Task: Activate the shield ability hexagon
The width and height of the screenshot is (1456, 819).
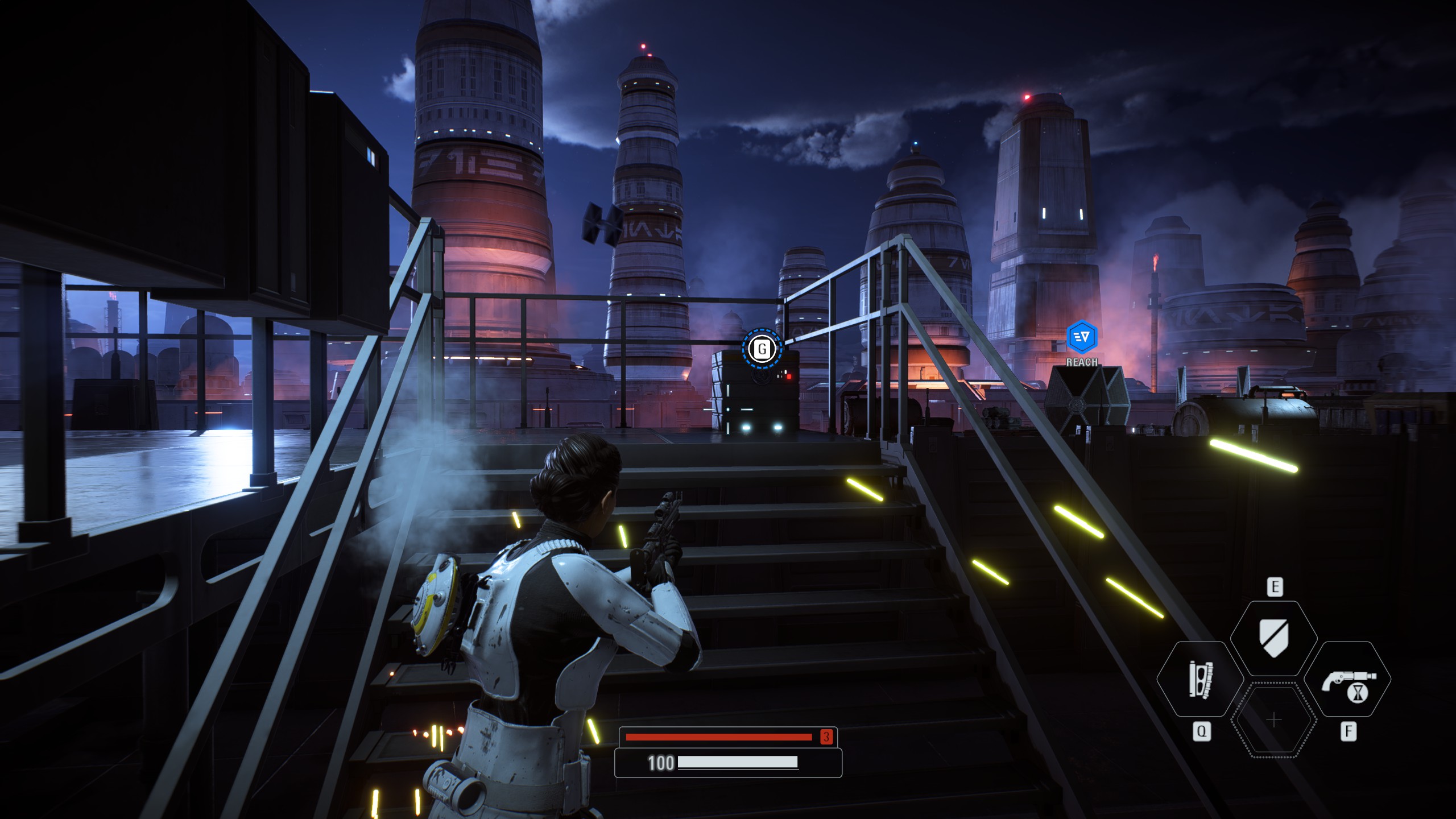Action: click(x=1274, y=638)
